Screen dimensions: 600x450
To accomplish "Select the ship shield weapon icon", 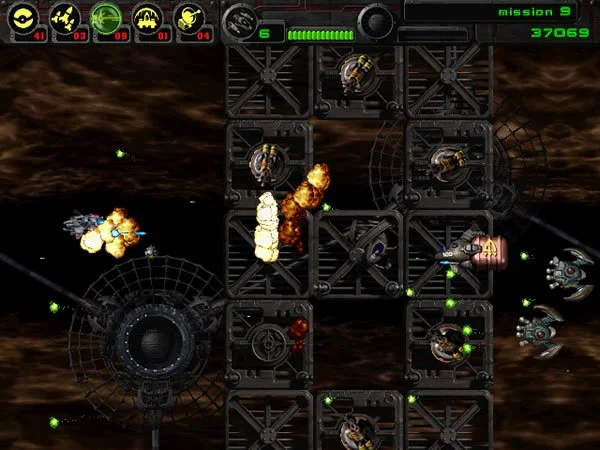I will tap(148, 17).
